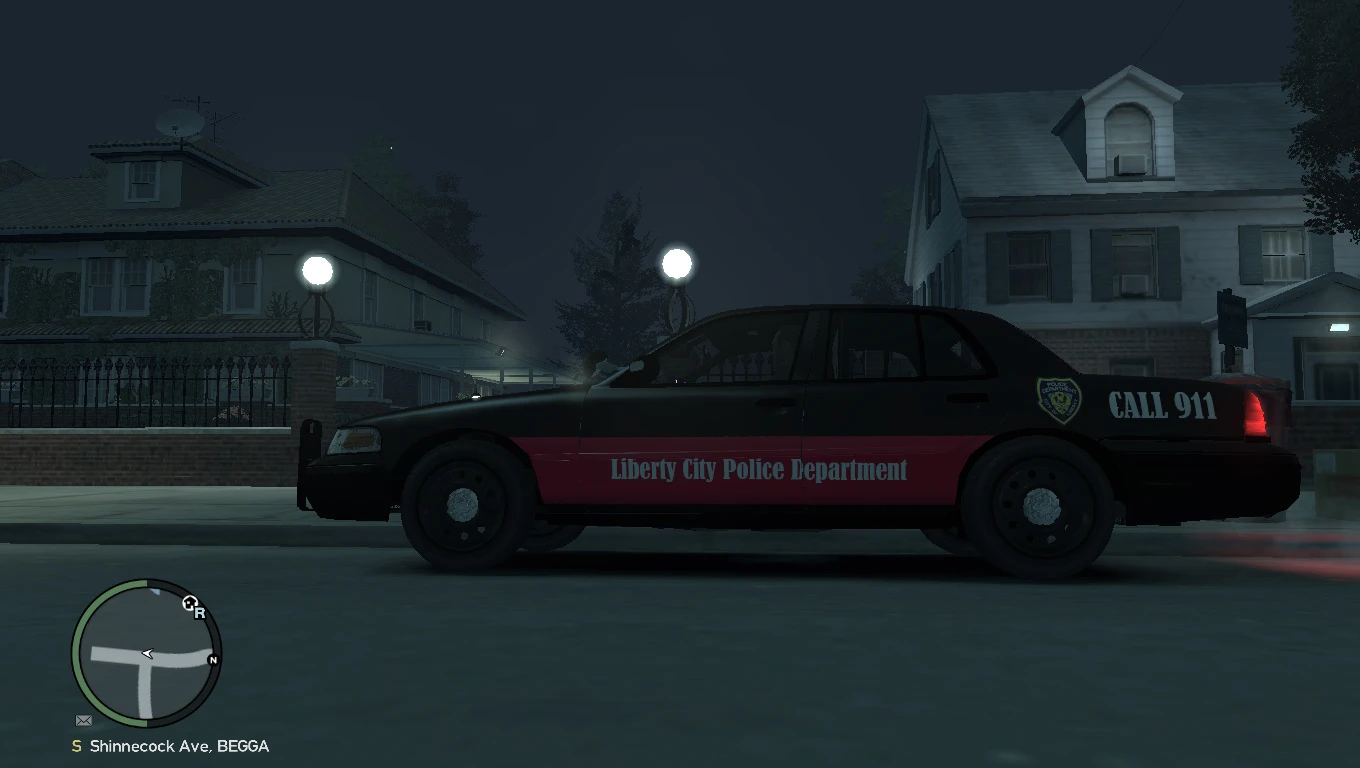This screenshot has height=768, width=1360.
Task: Click the Liberty City Police Department text
Action: 756,470
